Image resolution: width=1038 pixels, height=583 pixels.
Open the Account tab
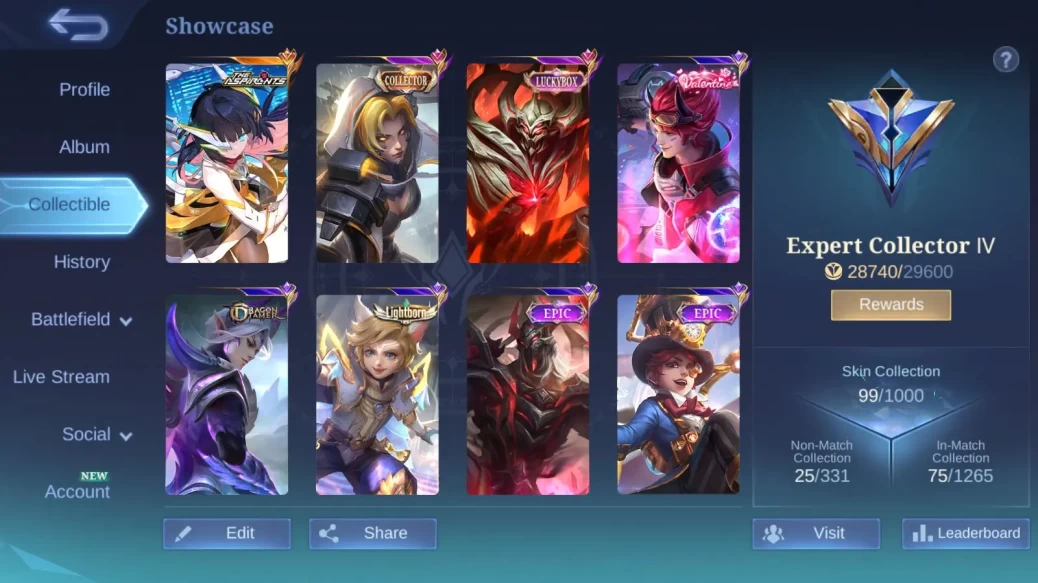click(x=77, y=491)
